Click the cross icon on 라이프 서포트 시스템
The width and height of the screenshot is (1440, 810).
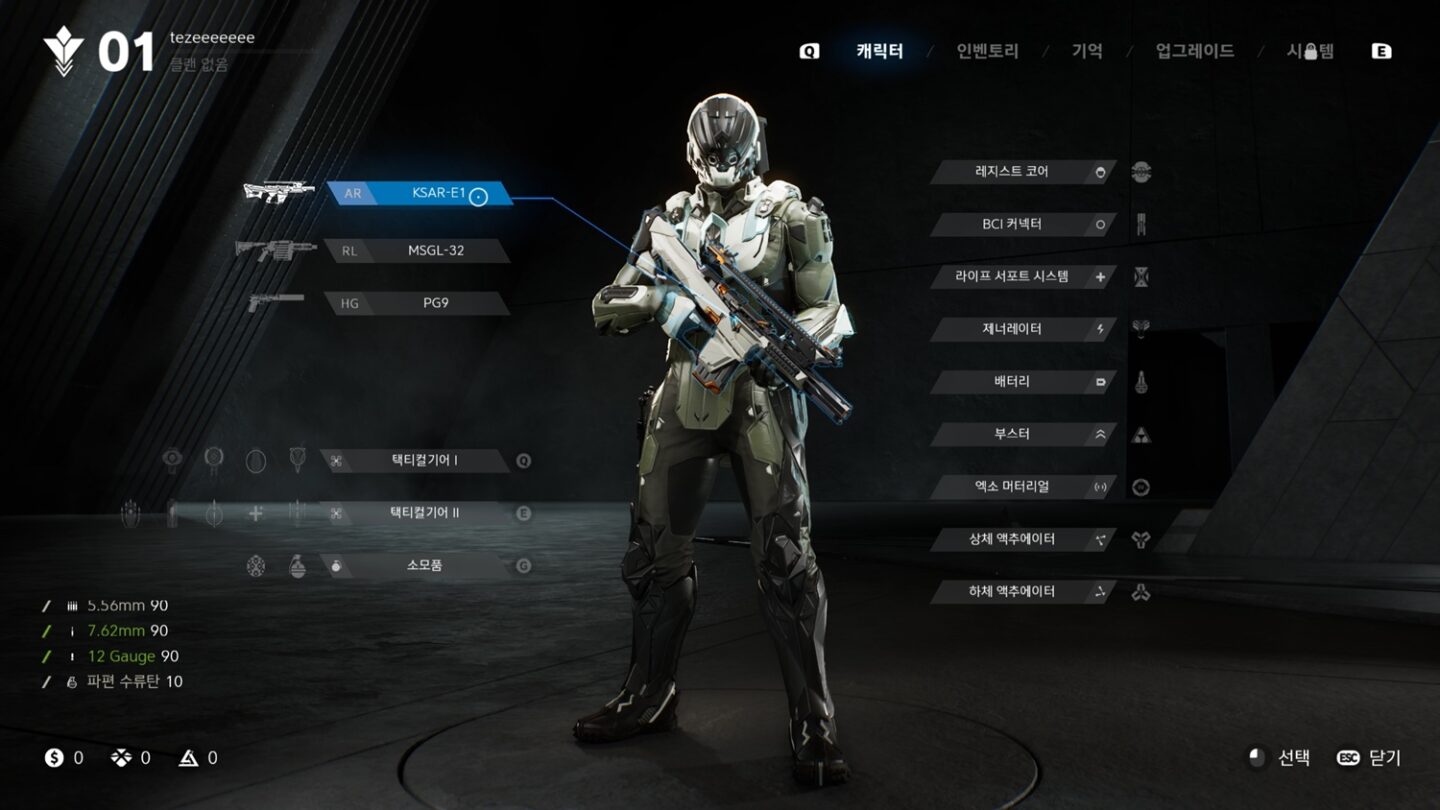click(1099, 276)
